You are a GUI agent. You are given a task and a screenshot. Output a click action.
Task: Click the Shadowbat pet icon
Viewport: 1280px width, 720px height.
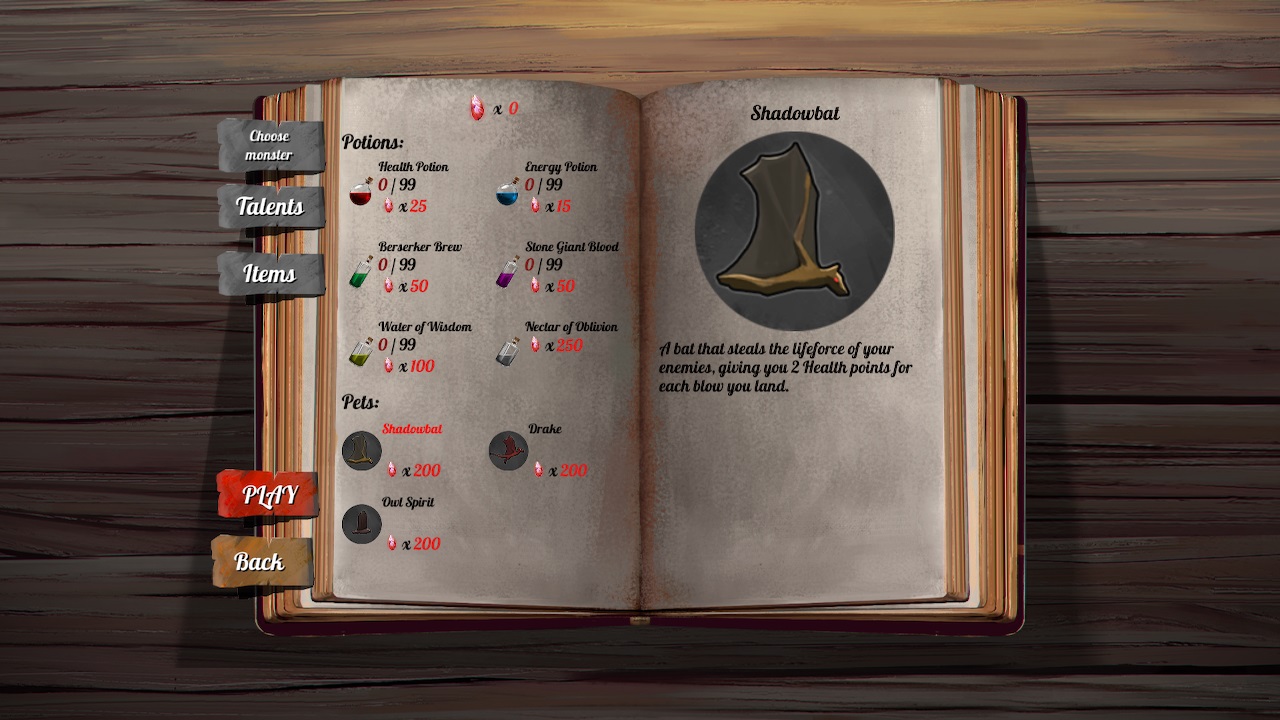(x=361, y=450)
